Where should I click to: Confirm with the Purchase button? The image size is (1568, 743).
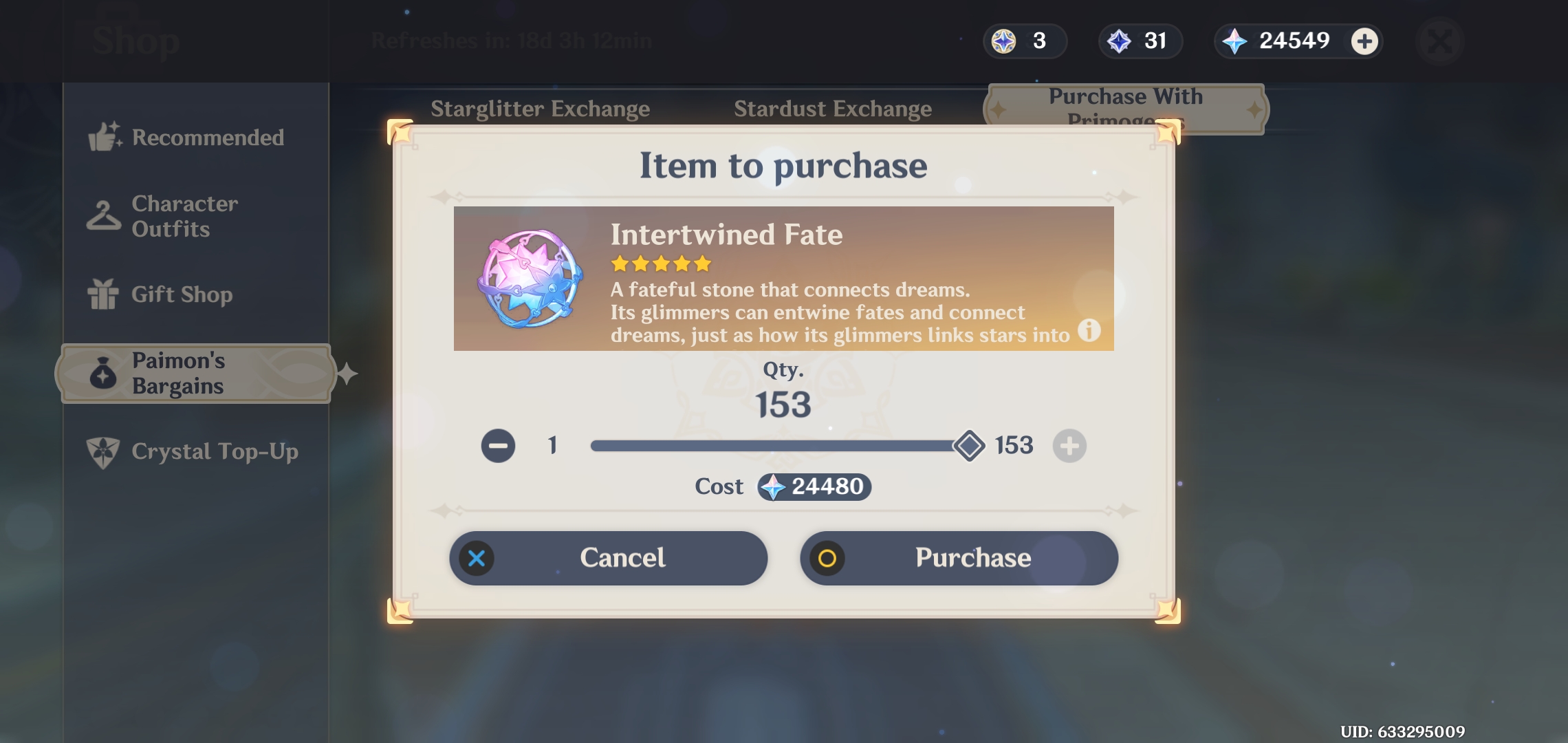(x=959, y=558)
